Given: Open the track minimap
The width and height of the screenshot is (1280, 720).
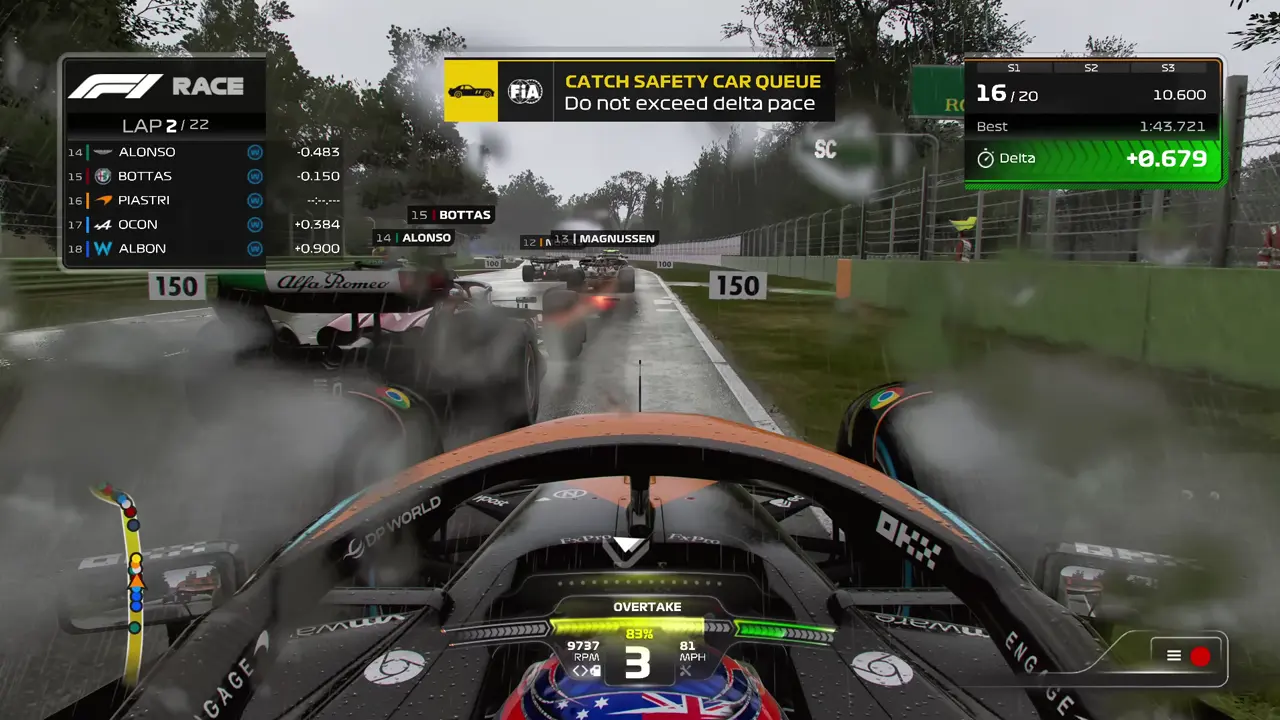Looking at the screenshot, I should pyautogui.click(x=133, y=578).
